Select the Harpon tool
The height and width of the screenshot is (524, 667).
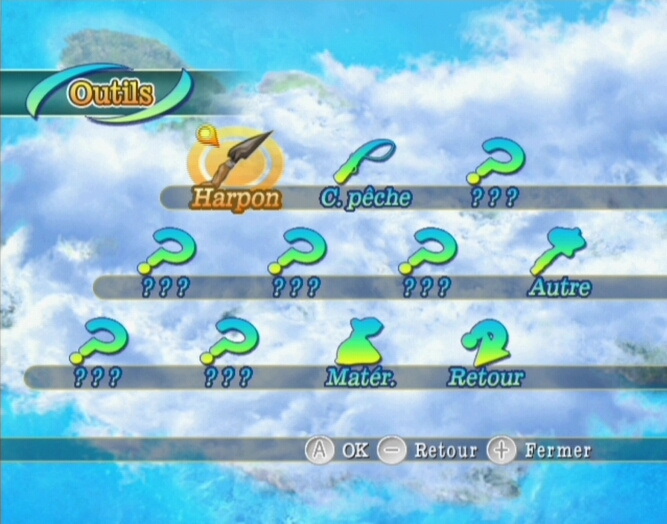[x=236, y=168]
